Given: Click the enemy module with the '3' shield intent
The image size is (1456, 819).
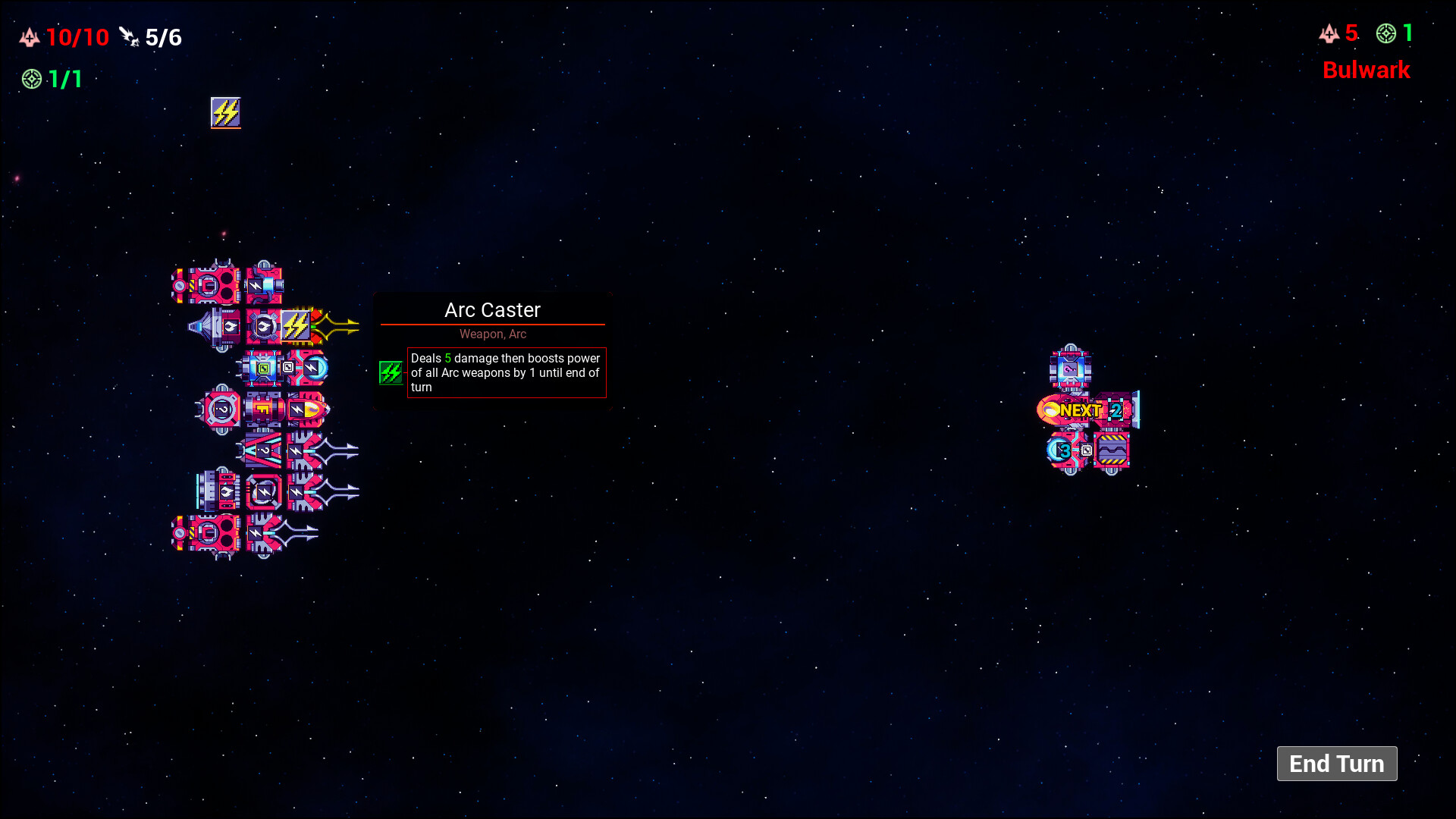Looking at the screenshot, I should click(1065, 450).
